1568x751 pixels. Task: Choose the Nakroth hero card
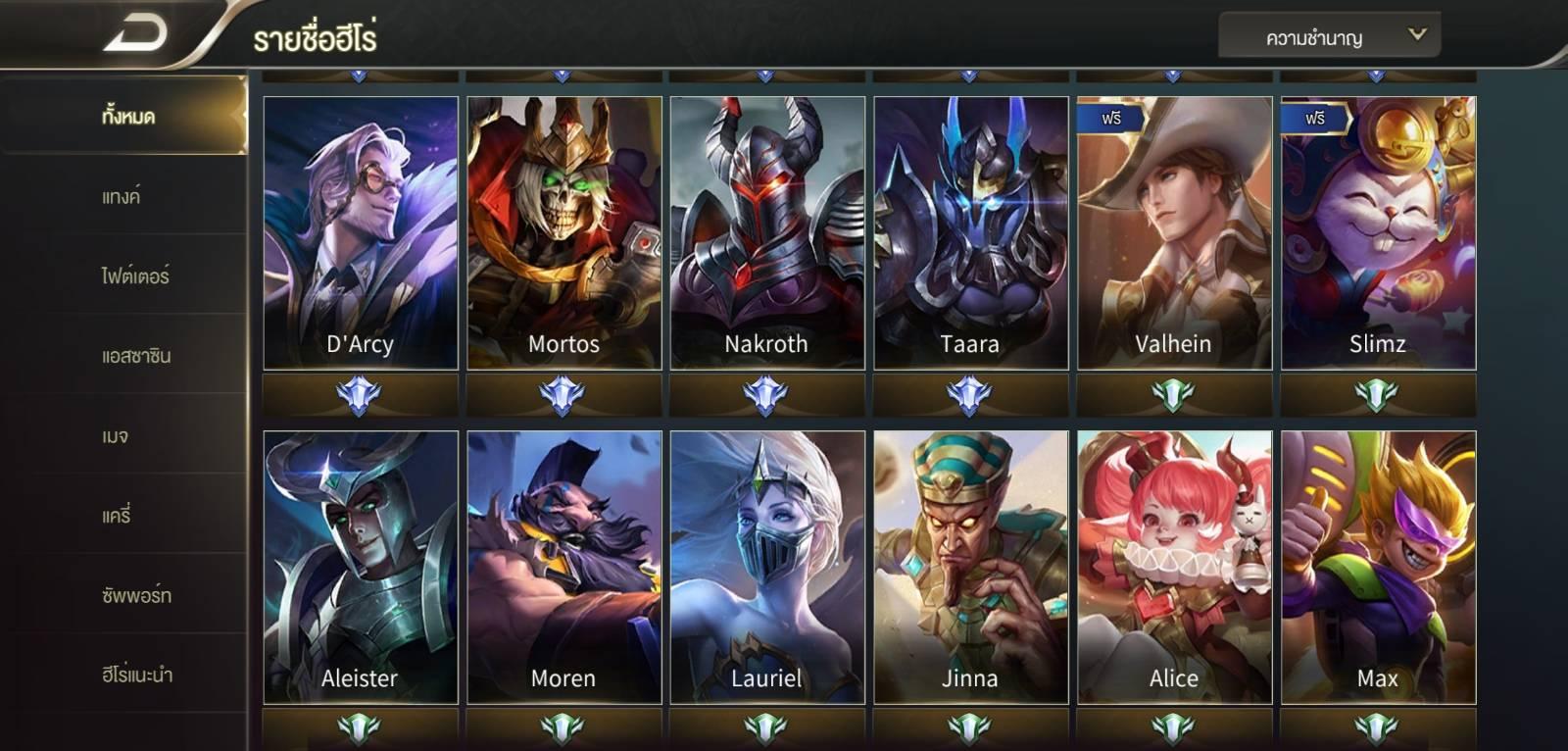767,232
